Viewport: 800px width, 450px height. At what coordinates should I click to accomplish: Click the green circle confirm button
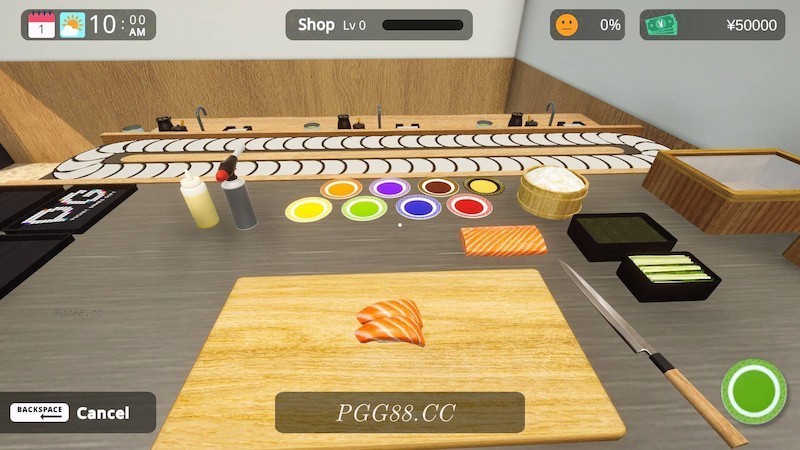pyautogui.click(x=753, y=390)
